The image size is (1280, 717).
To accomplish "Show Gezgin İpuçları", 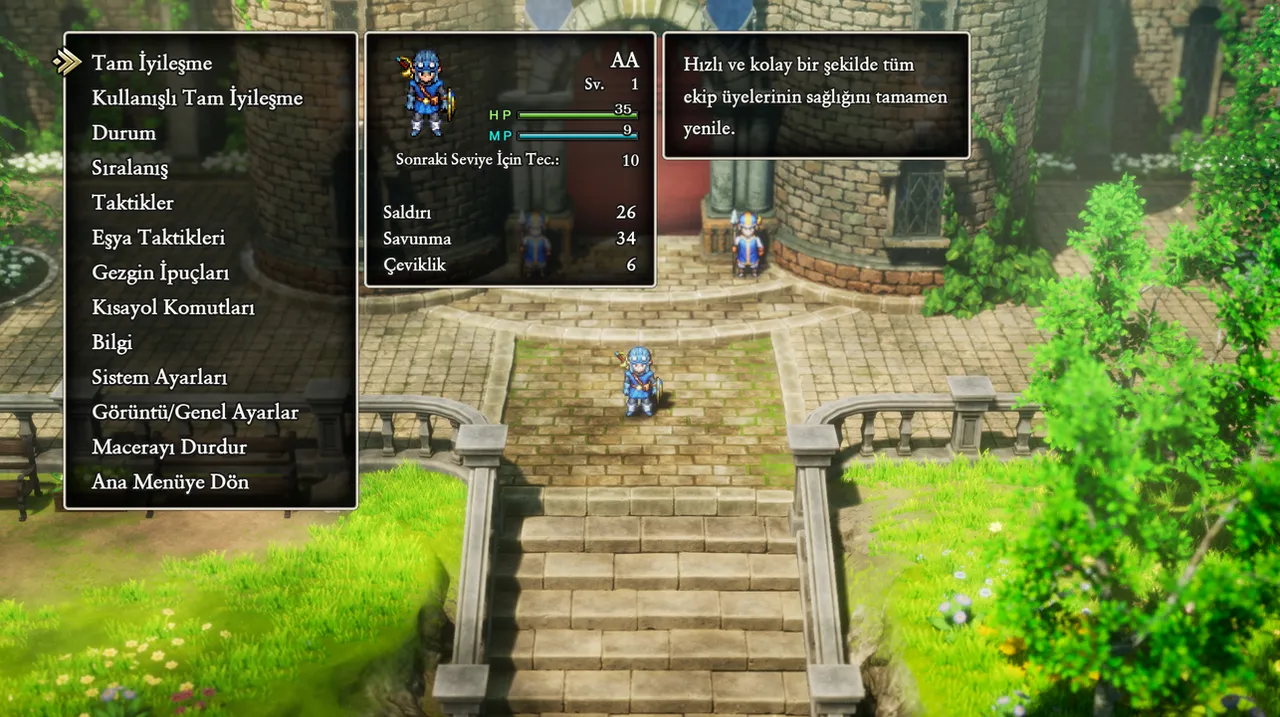I will pos(160,273).
